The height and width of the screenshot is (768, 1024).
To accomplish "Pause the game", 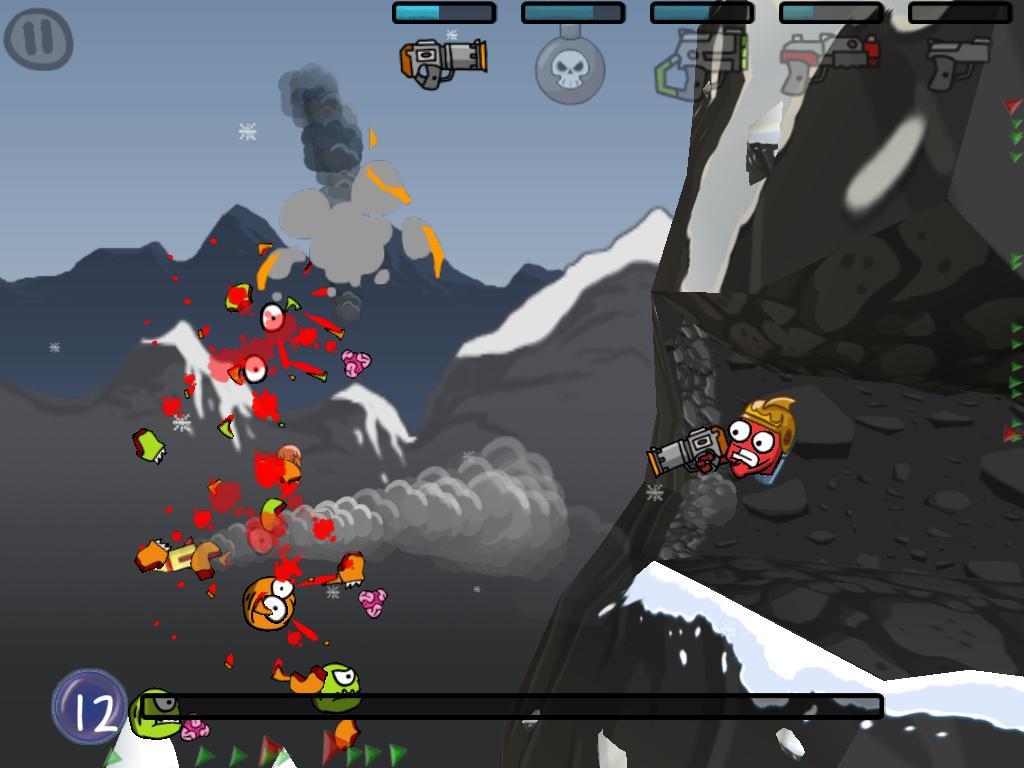I will [x=38, y=40].
